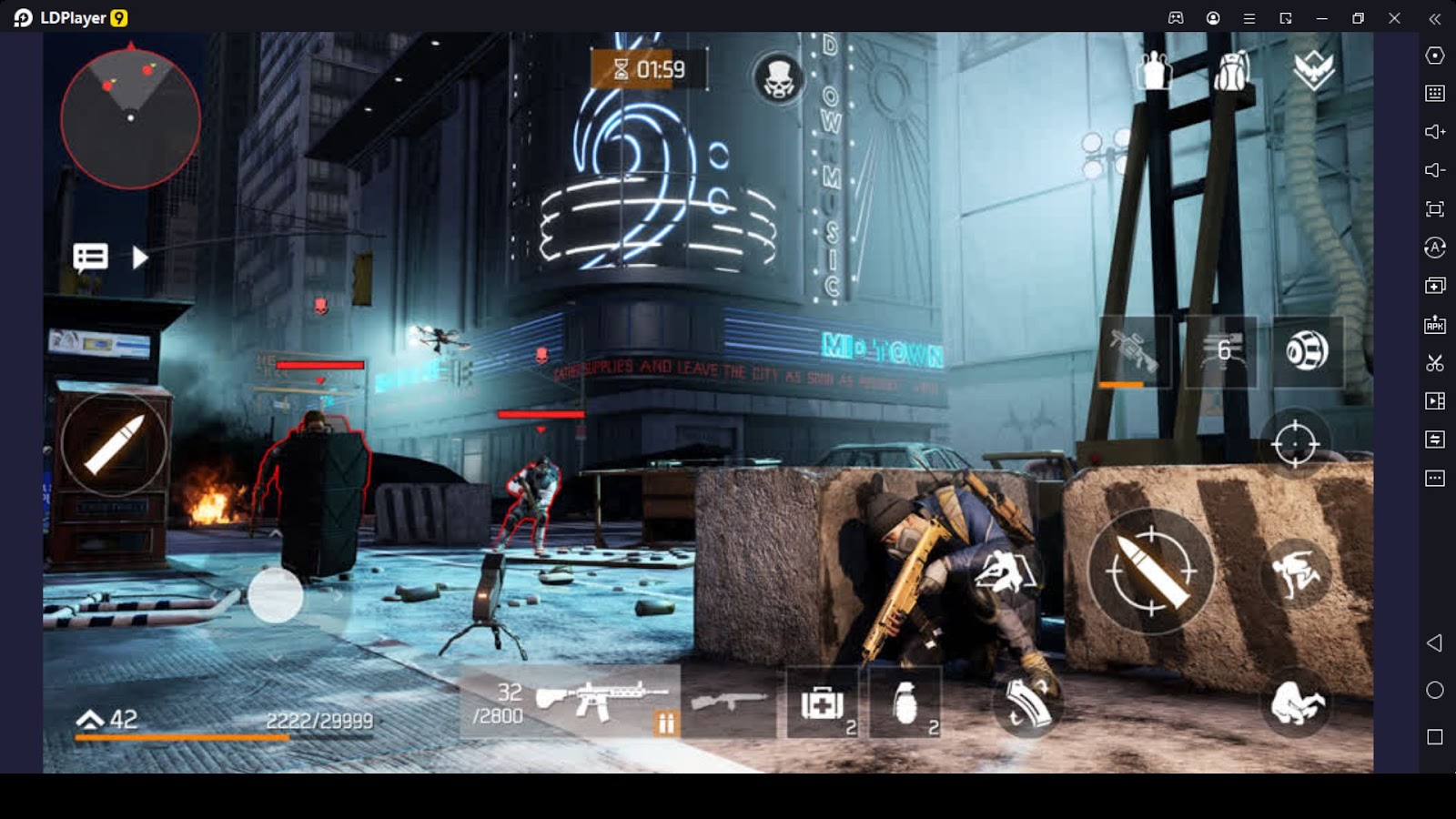Expand the arrow next to chat icon
1456x819 pixels.
(x=139, y=258)
